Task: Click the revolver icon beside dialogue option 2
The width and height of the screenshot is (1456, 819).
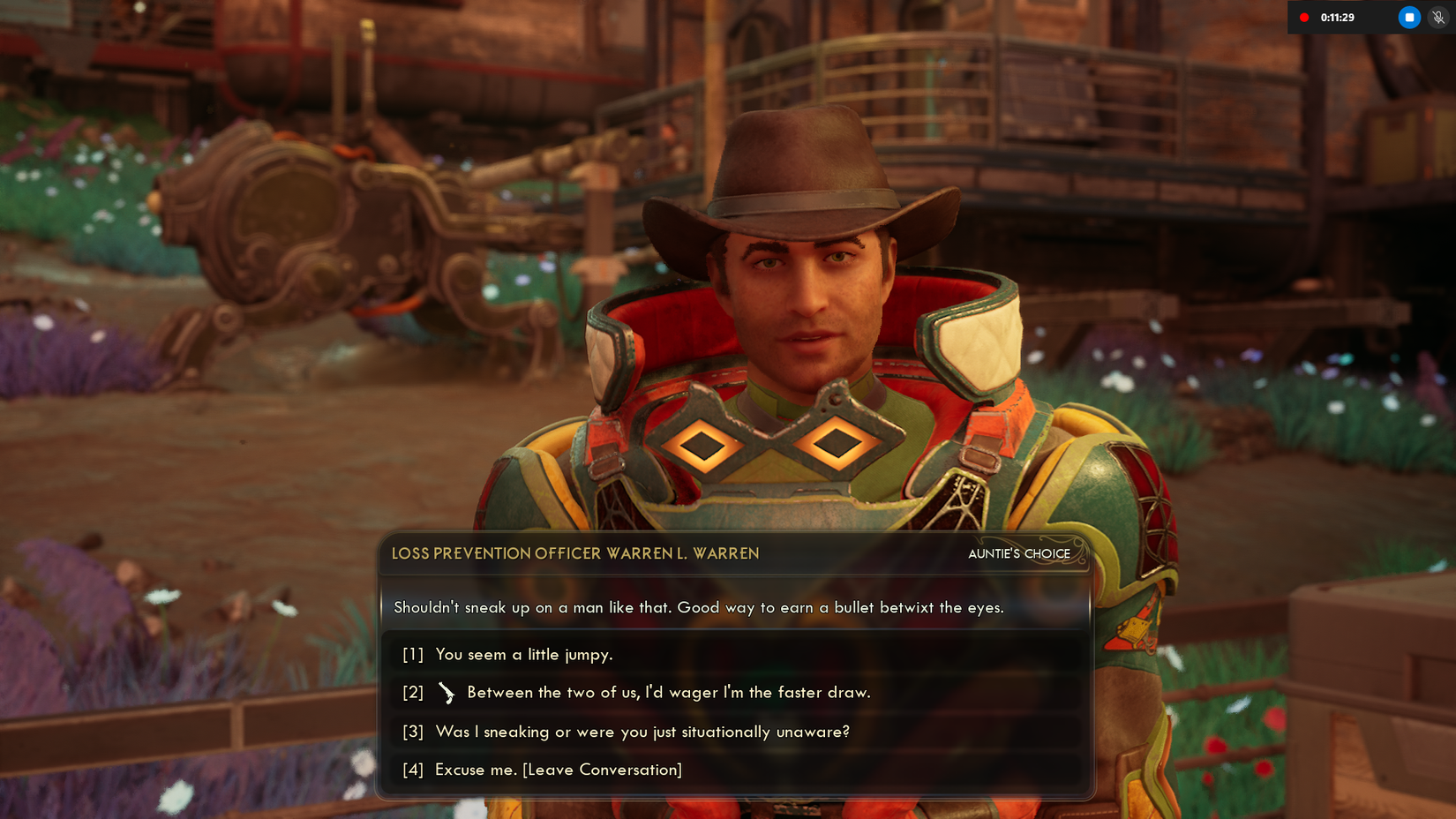Action: (x=448, y=694)
